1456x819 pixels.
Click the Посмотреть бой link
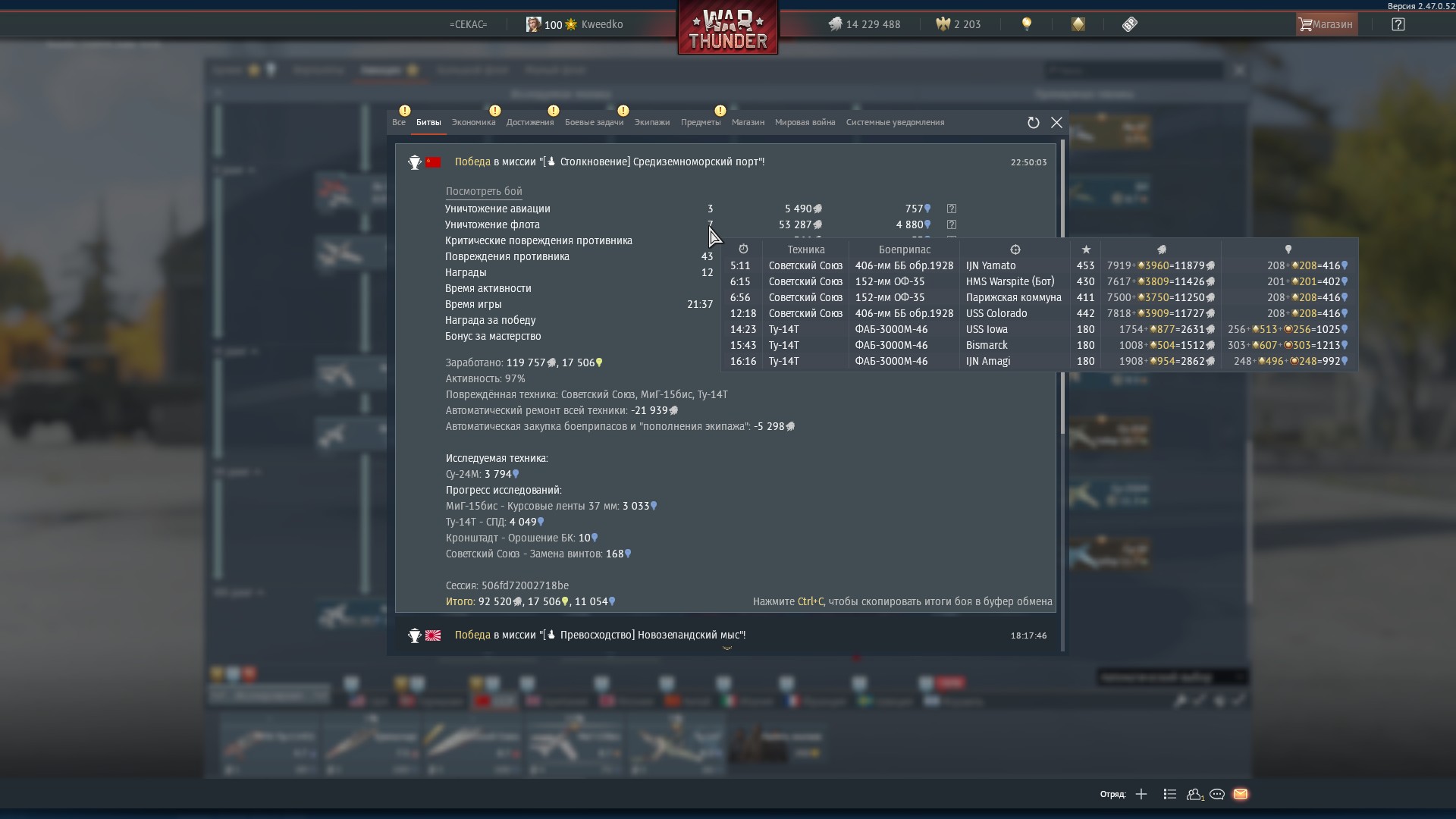click(x=482, y=190)
